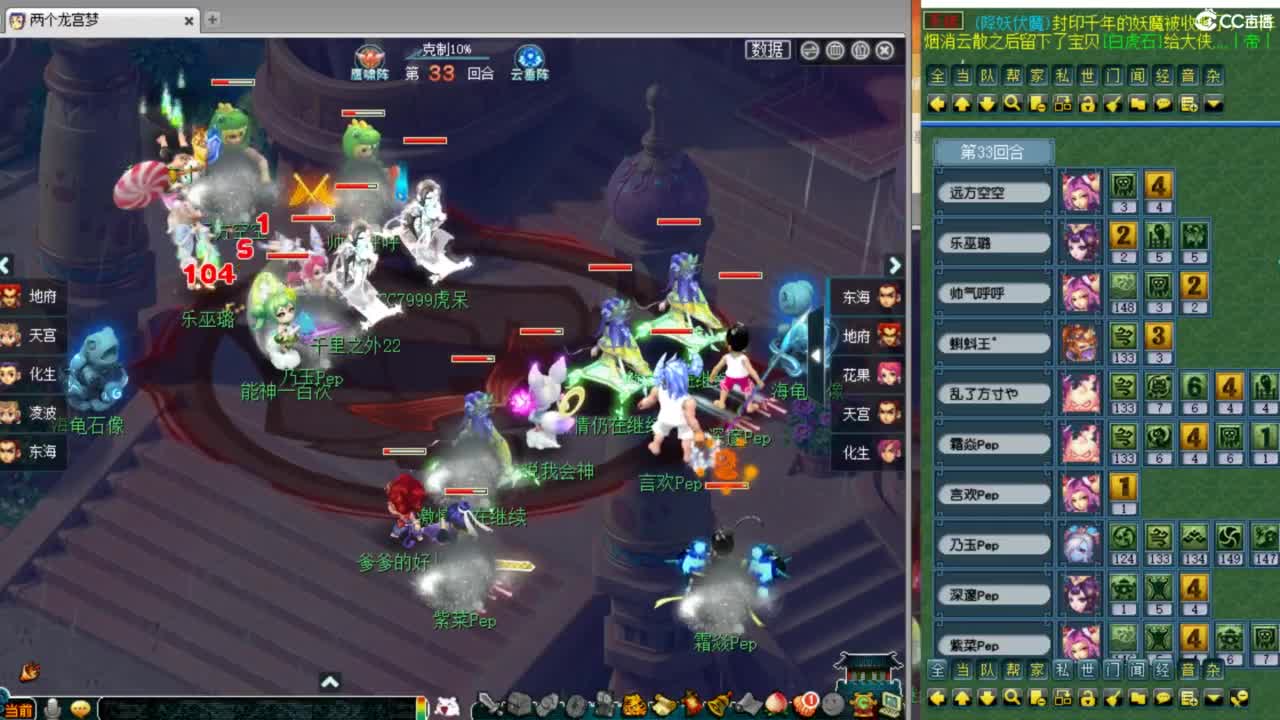This screenshot has height=720, width=1280.
Task: Click the yellow up-arrow icon in chat toolbar
Action: coord(962,103)
